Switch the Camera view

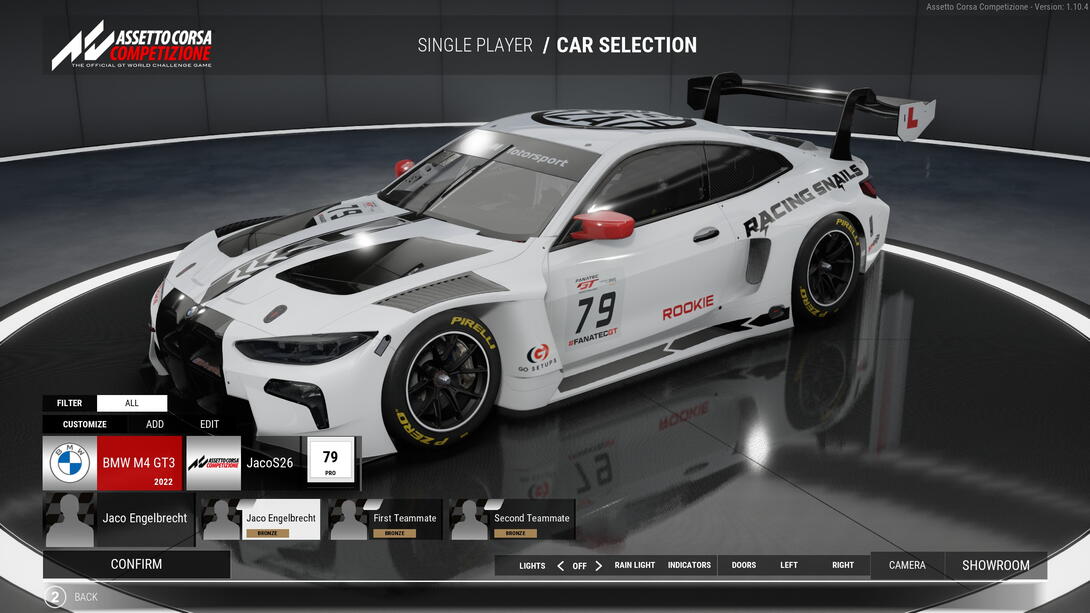tap(907, 565)
